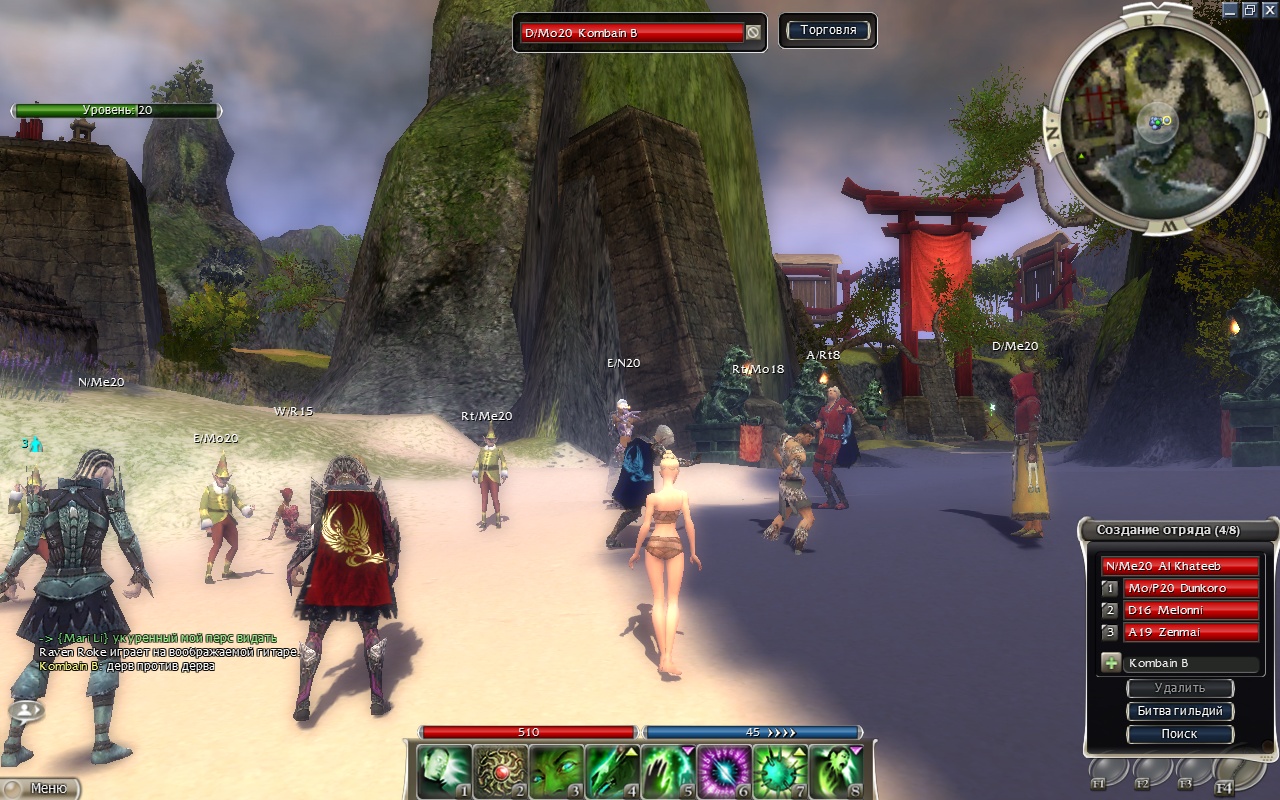Viewport: 1280px width, 800px height.
Task: Select the Битва гильдий button
Action: 1179,711
